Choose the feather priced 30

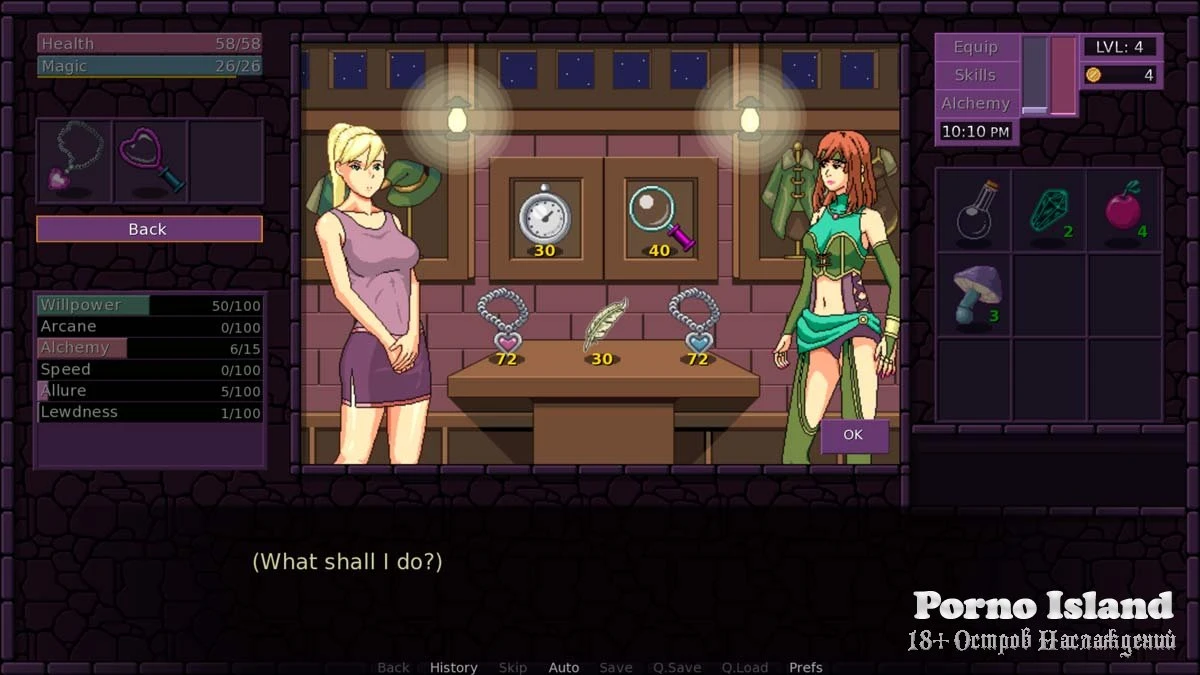click(603, 326)
